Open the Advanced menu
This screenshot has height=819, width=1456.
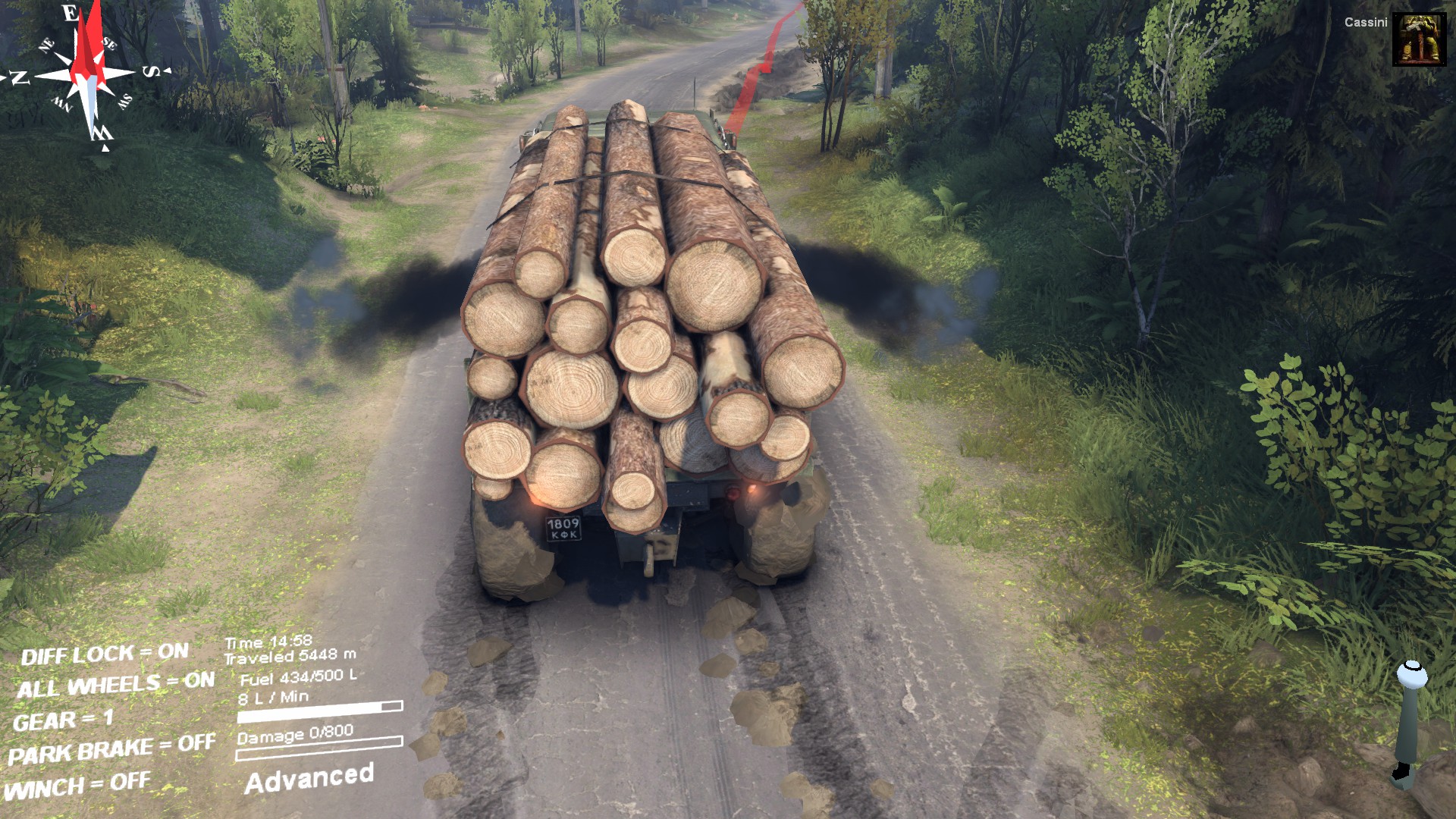pyautogui.click(x=309, y=779)
